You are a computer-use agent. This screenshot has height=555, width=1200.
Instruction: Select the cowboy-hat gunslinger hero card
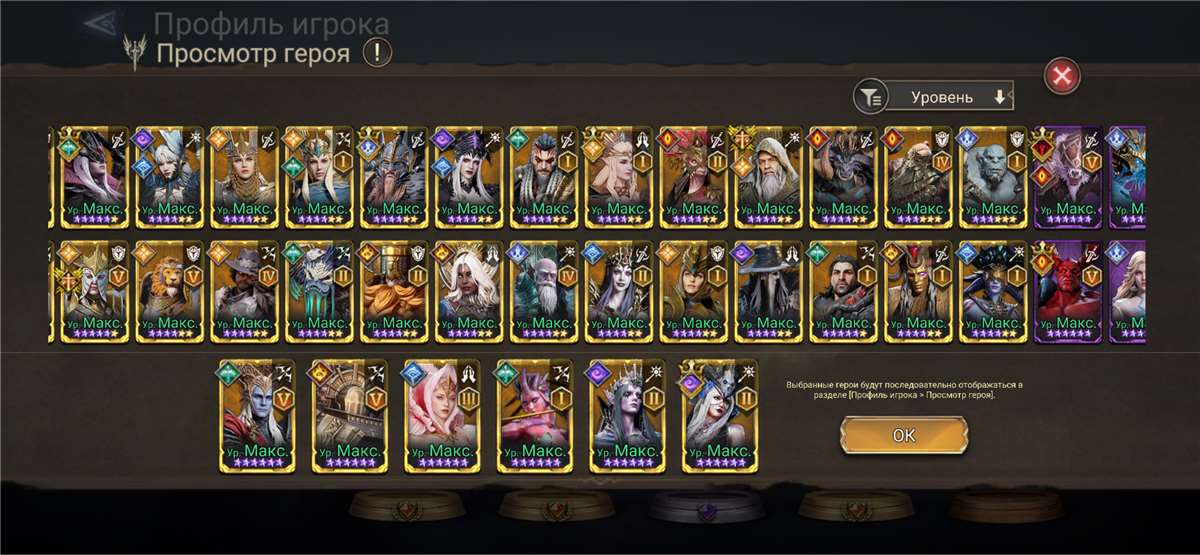pos(241,290)
